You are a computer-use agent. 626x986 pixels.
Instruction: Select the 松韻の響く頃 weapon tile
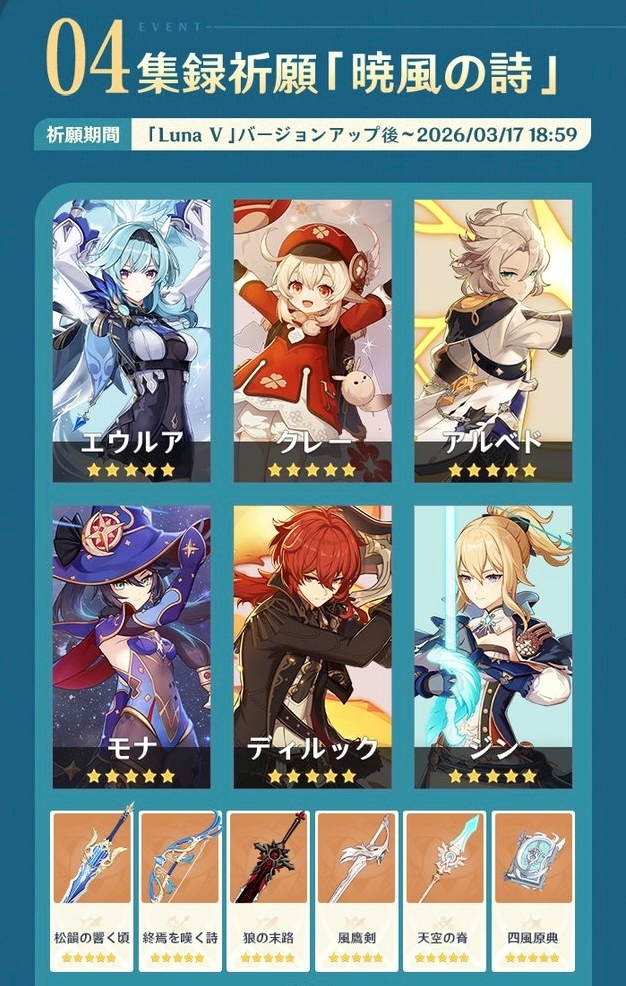pyautogui.click(x=92, y=888)
